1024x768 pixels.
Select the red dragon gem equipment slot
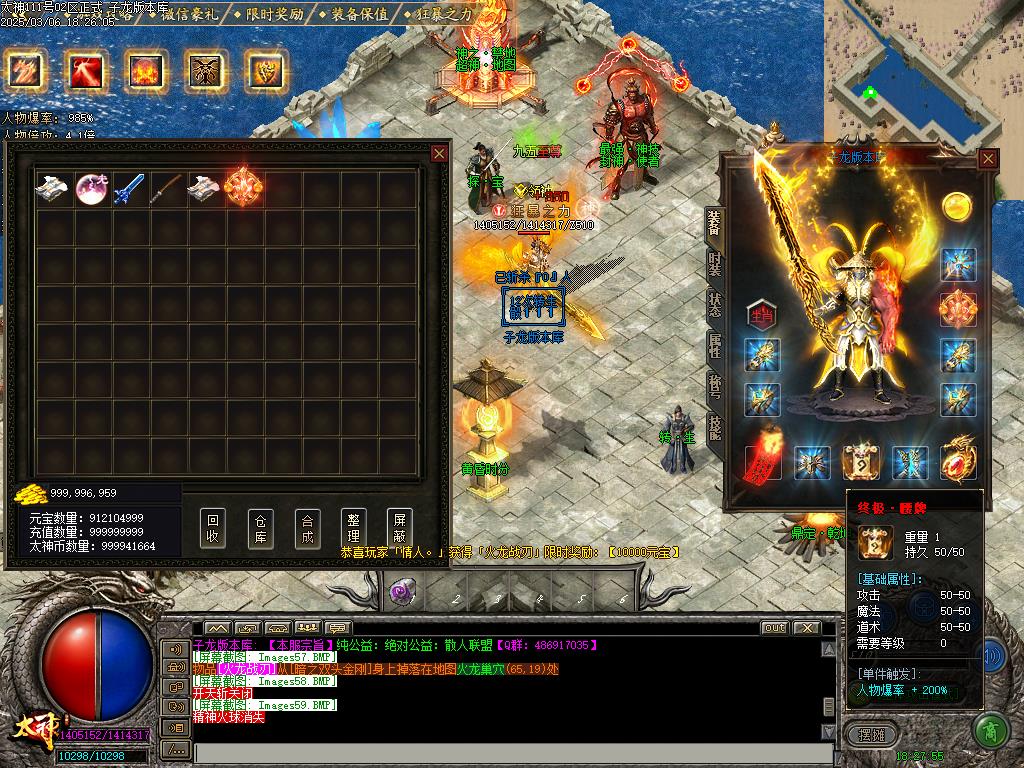pos(957,461)
